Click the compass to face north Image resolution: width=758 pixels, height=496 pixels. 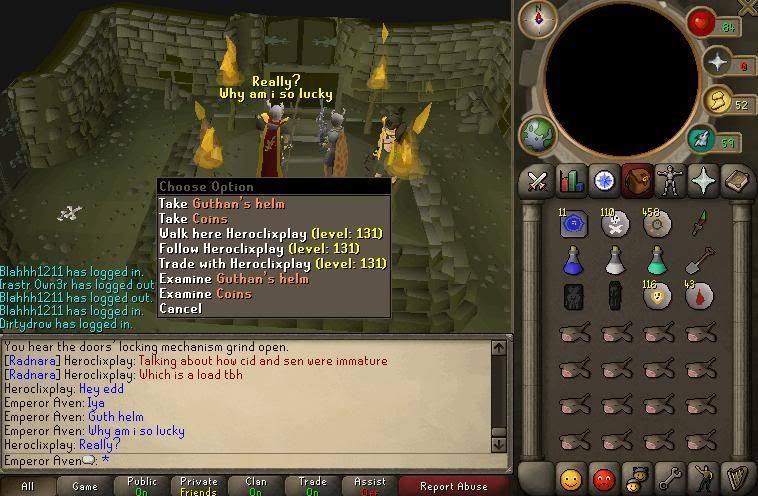[x=545, y=16]
